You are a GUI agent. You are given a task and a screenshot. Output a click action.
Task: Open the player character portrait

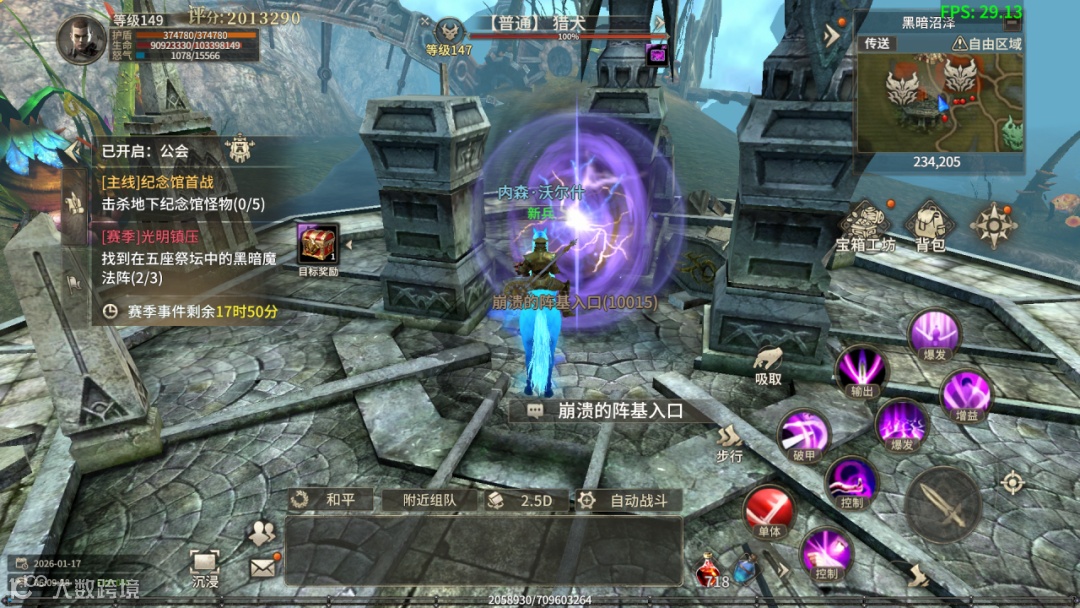82,39
